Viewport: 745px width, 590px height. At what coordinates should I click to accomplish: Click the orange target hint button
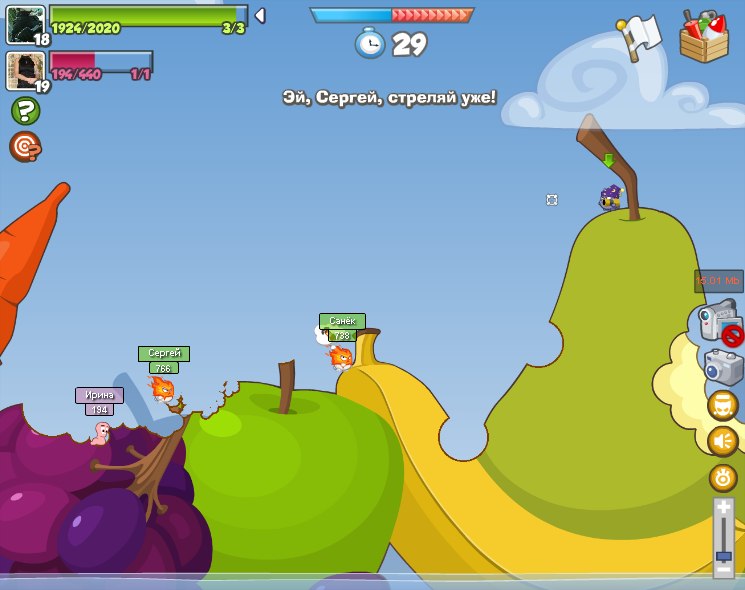(25, 146)
